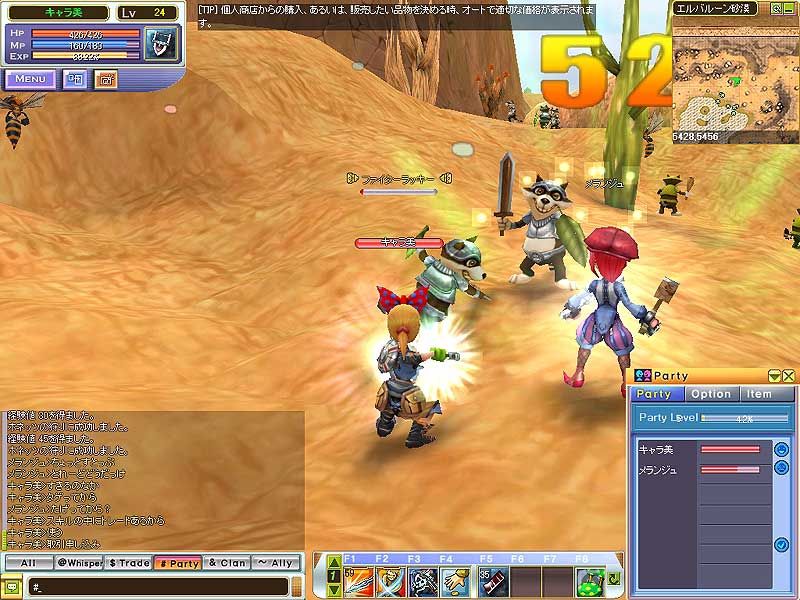Open the main Menu button

pyautogui.click(x=30, y=78)
